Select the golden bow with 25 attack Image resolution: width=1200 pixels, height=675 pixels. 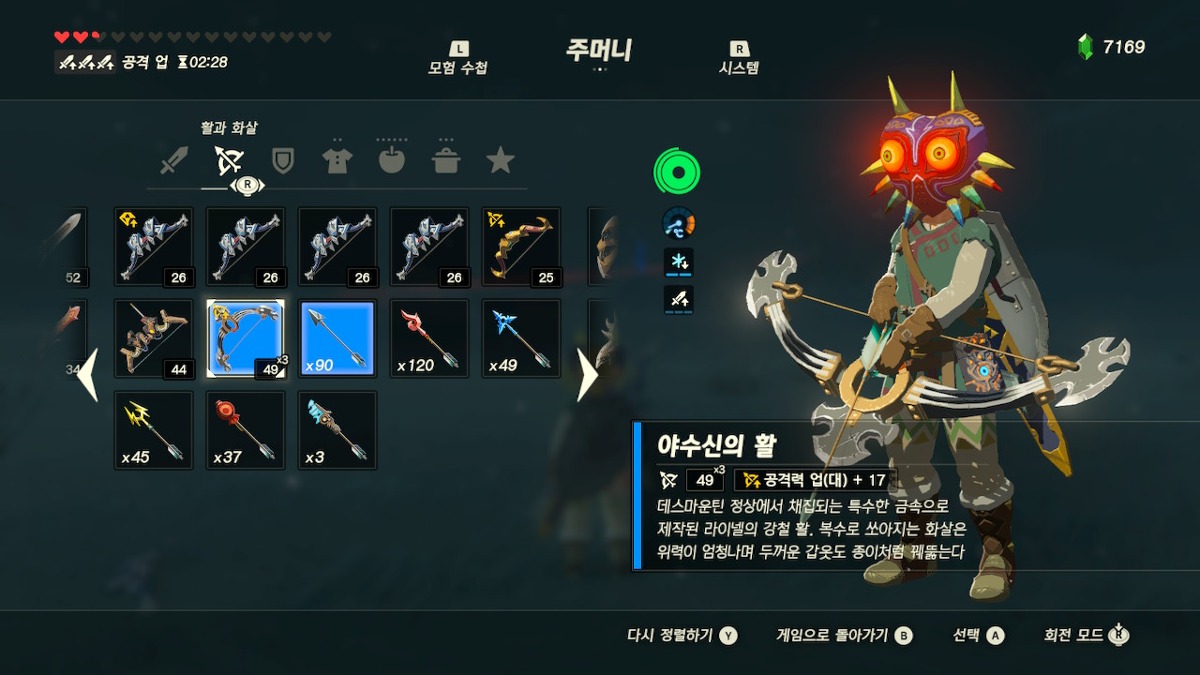pyautogui.click(x=521, y=247)
